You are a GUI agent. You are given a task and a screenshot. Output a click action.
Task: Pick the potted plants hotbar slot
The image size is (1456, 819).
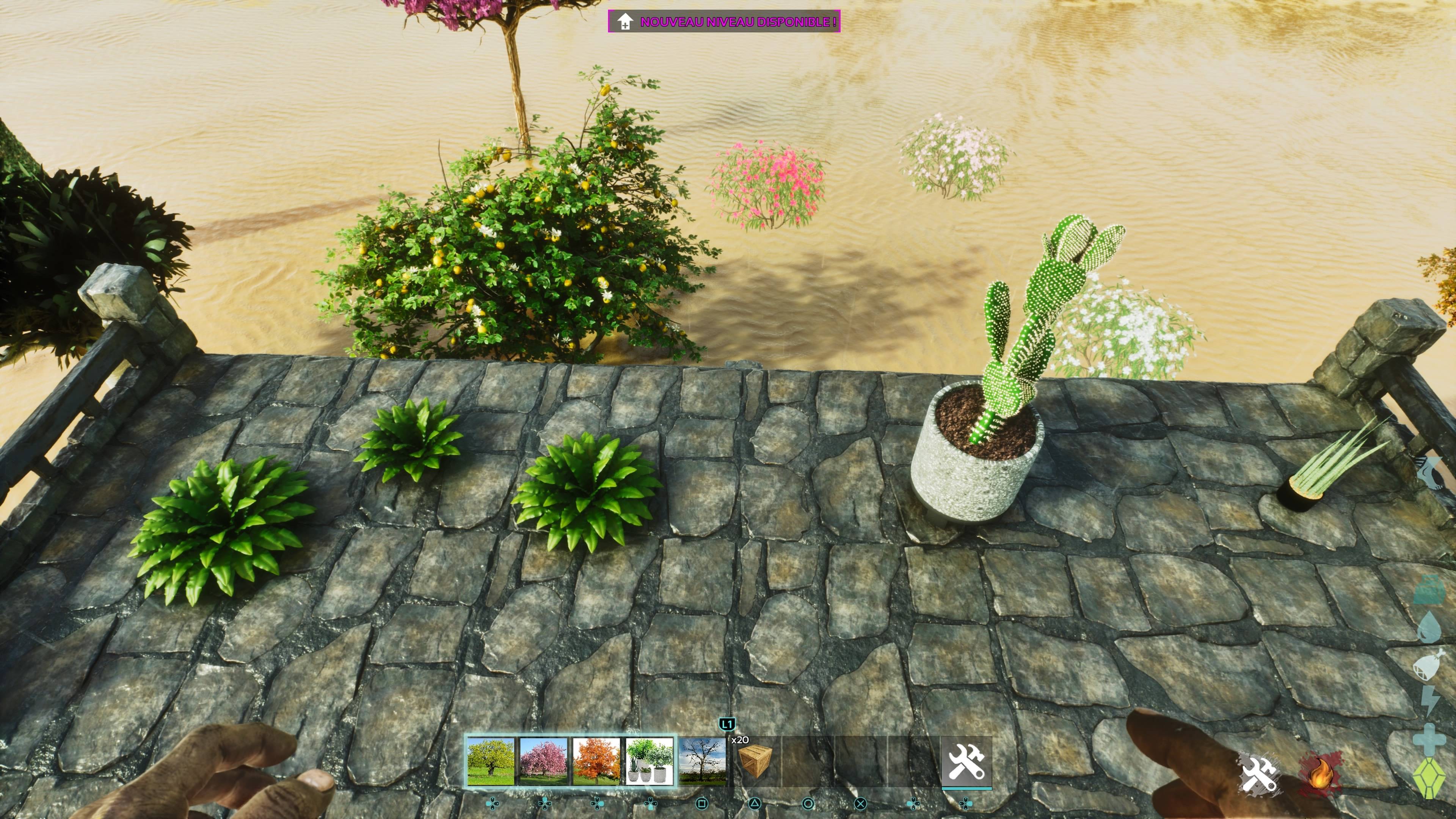[650, 761]
